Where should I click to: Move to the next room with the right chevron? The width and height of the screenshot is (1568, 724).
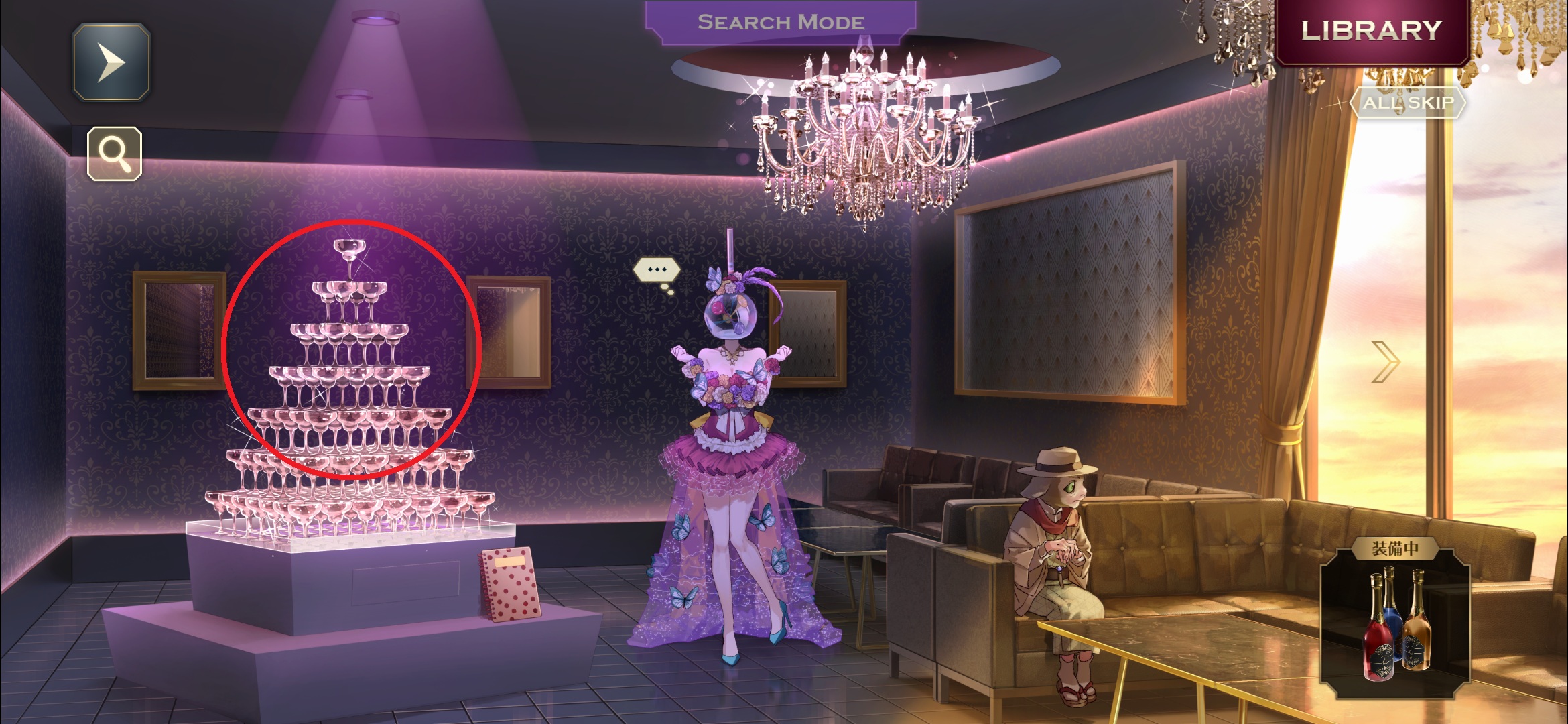click(x=1384, y=362)
